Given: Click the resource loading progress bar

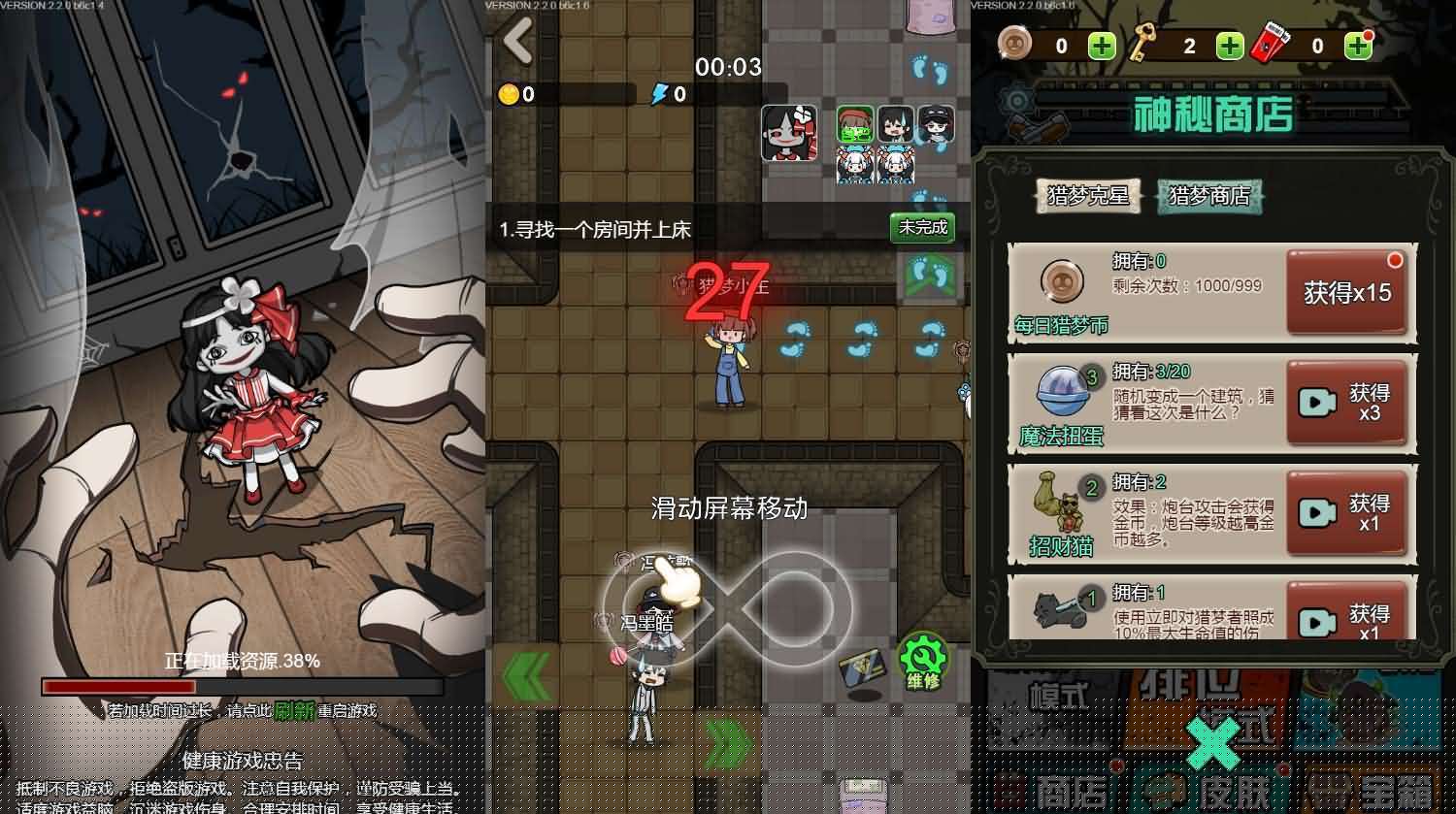Looking at the screenshot, I should (x=241, y=686).
